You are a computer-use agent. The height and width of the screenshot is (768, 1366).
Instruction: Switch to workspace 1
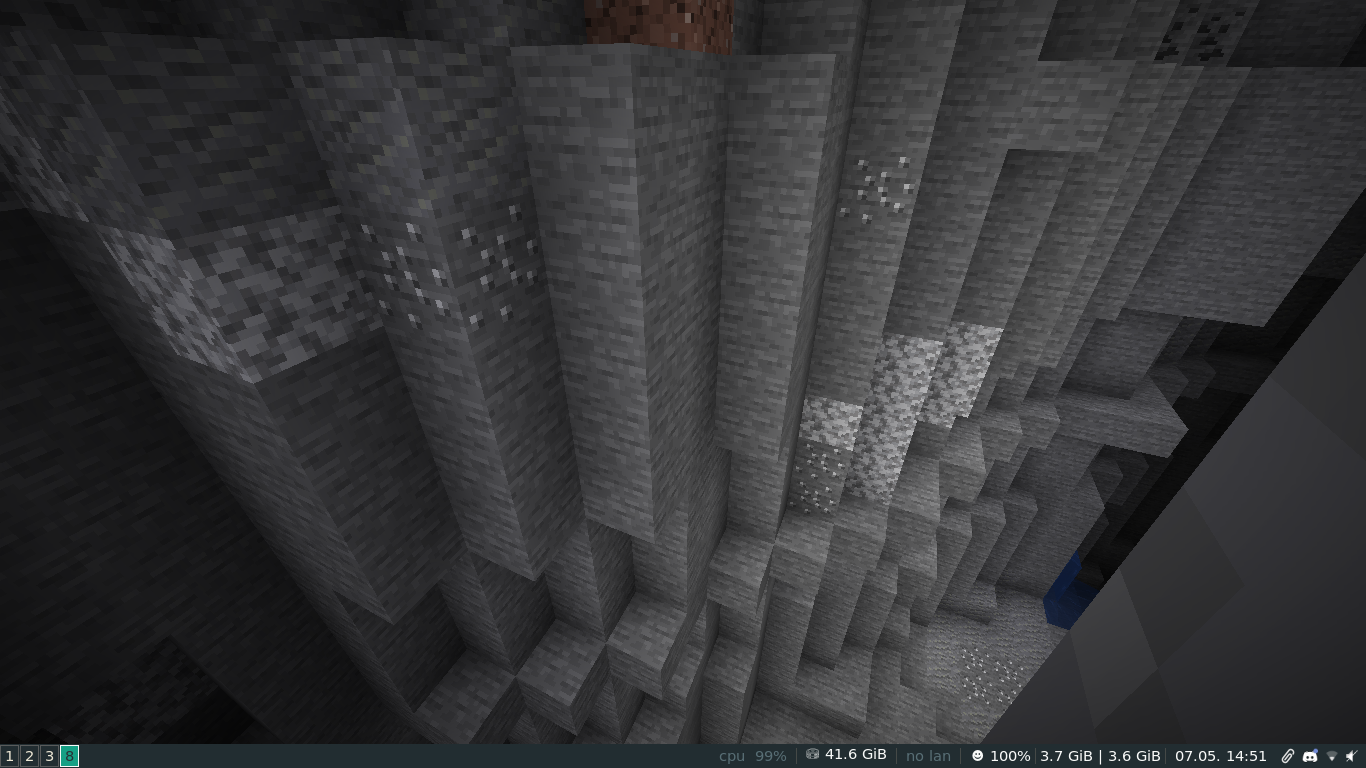(8, 756)
